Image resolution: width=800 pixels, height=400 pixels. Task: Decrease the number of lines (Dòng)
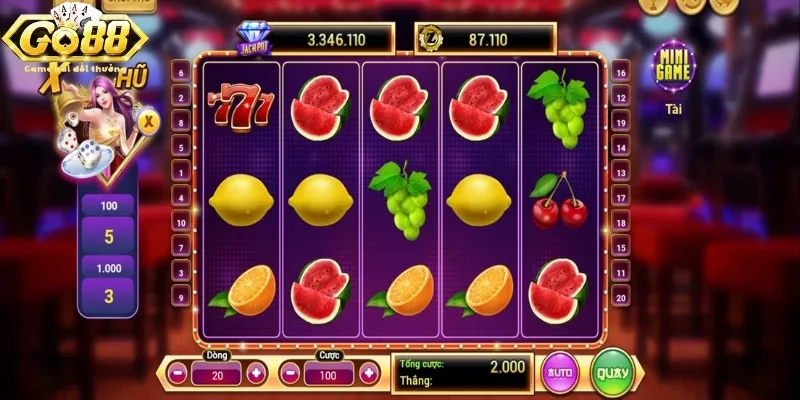coord(178,375)
